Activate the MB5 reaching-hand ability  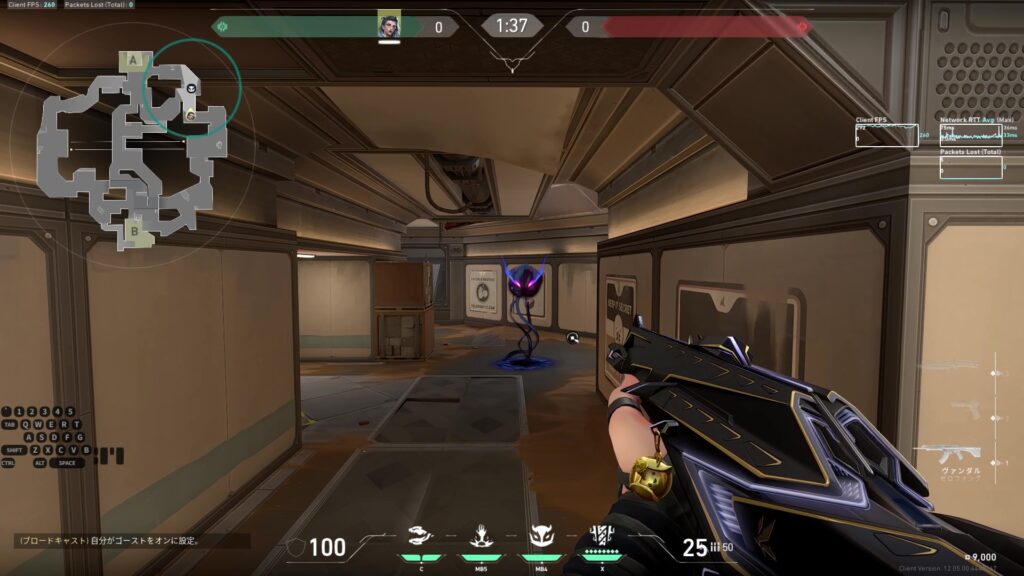coord(480,537)
